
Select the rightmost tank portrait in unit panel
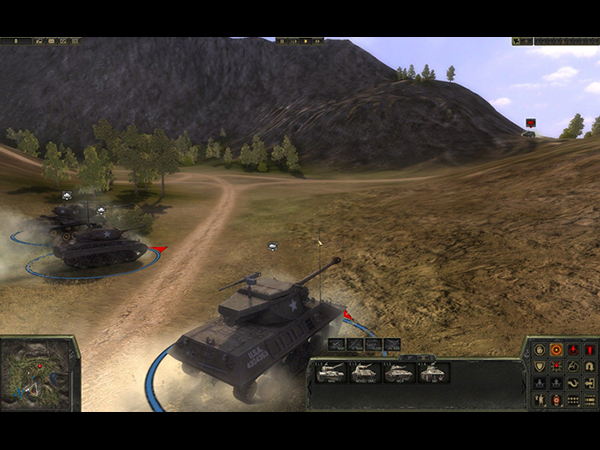point(432,372)
